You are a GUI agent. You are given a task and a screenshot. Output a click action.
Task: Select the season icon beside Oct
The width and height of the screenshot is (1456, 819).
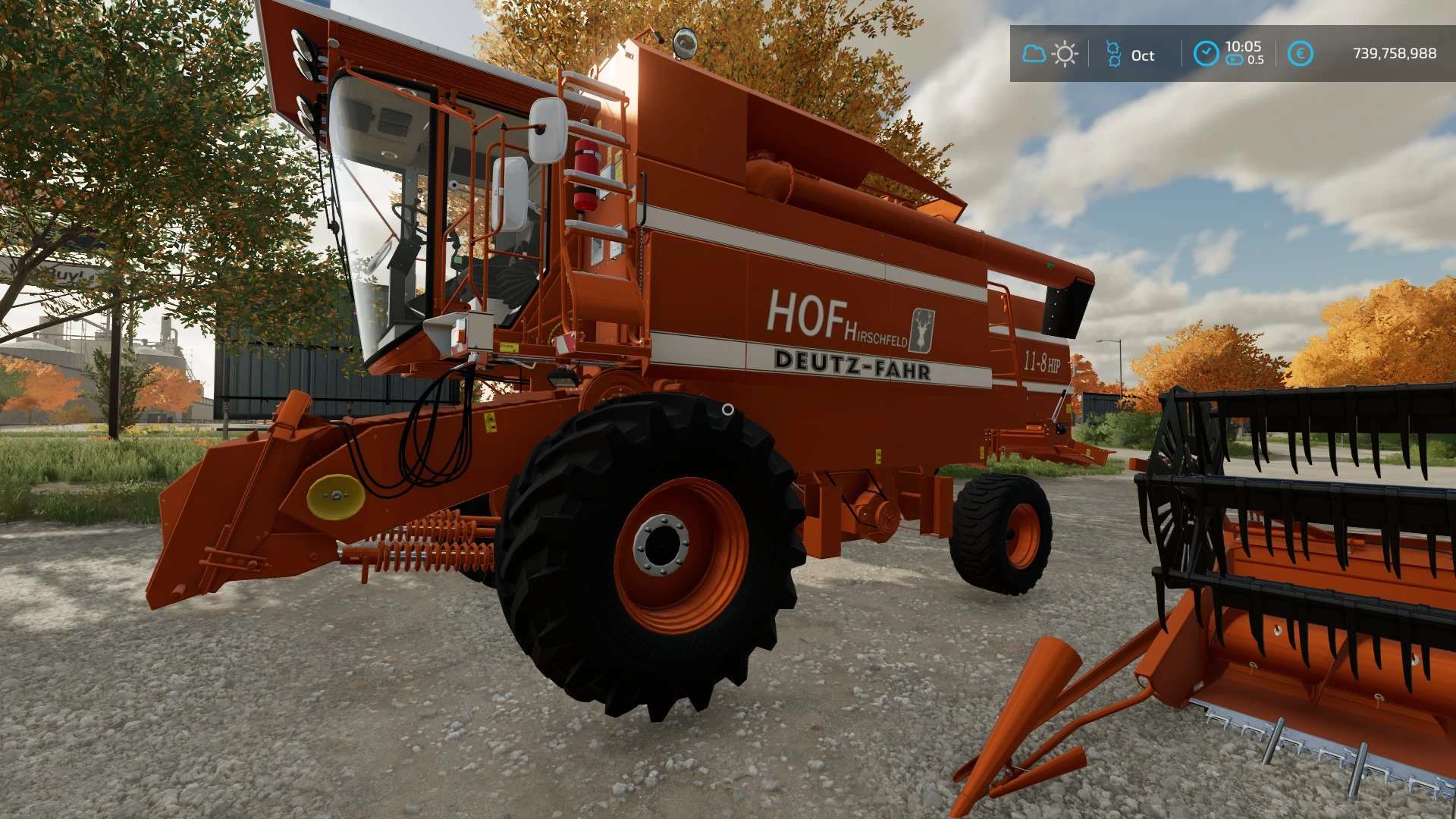[1113, 54]
